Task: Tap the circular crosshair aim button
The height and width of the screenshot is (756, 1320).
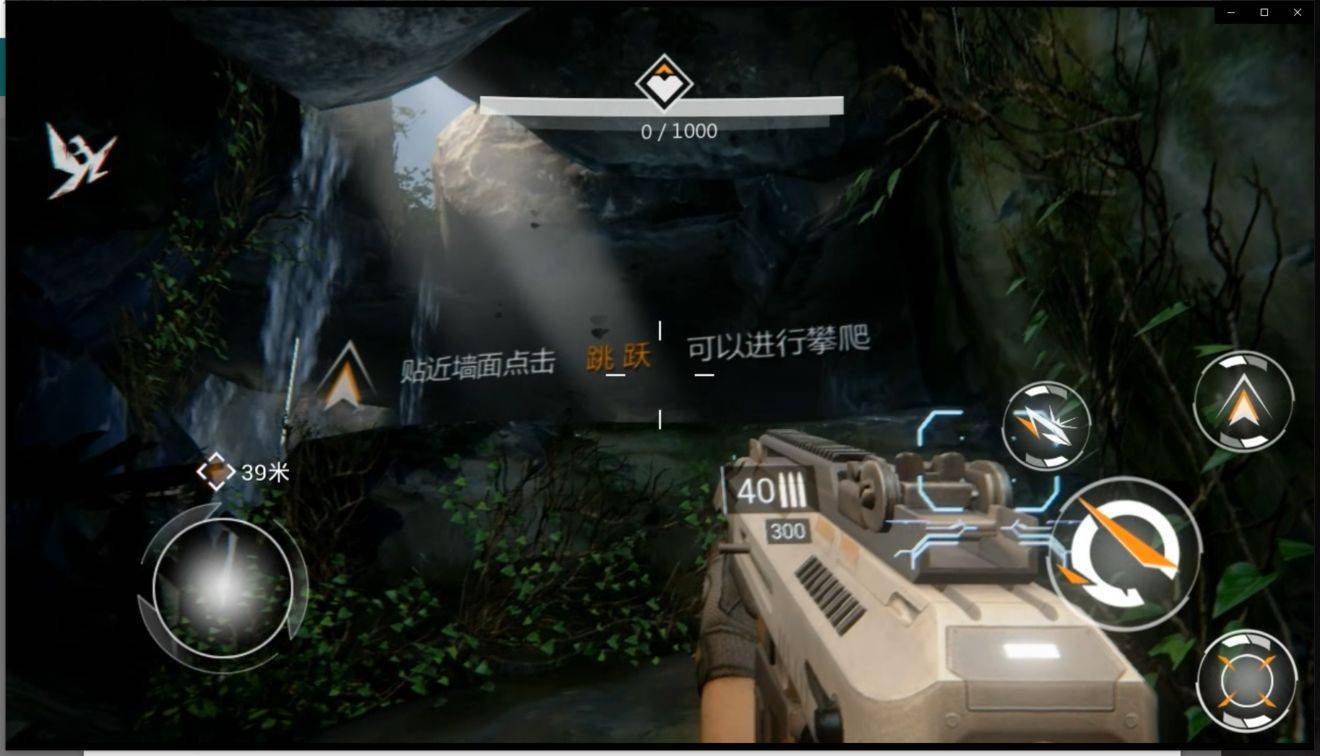Action: (x=1246, y=681)
